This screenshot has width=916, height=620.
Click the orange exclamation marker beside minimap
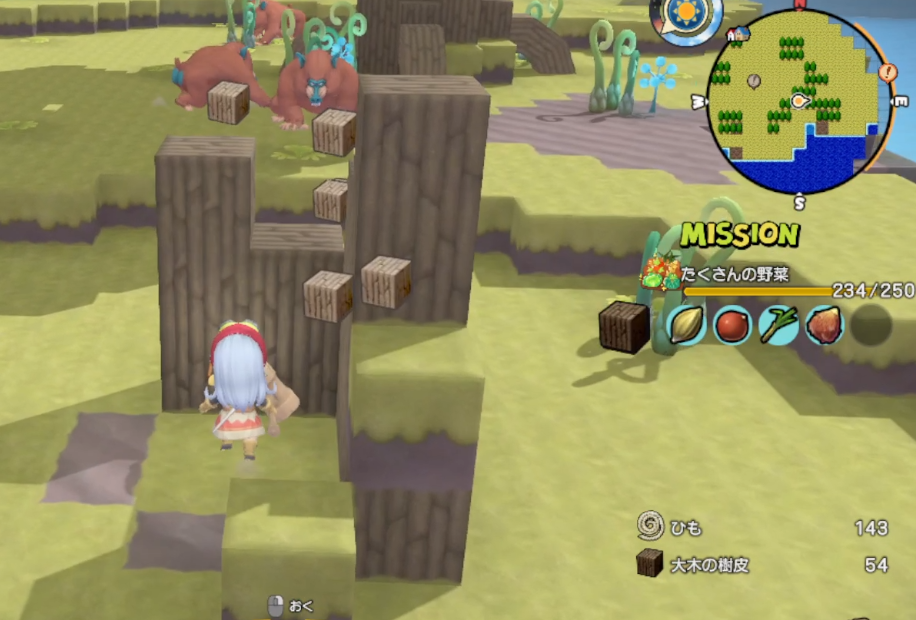click(x=887, y=72)
